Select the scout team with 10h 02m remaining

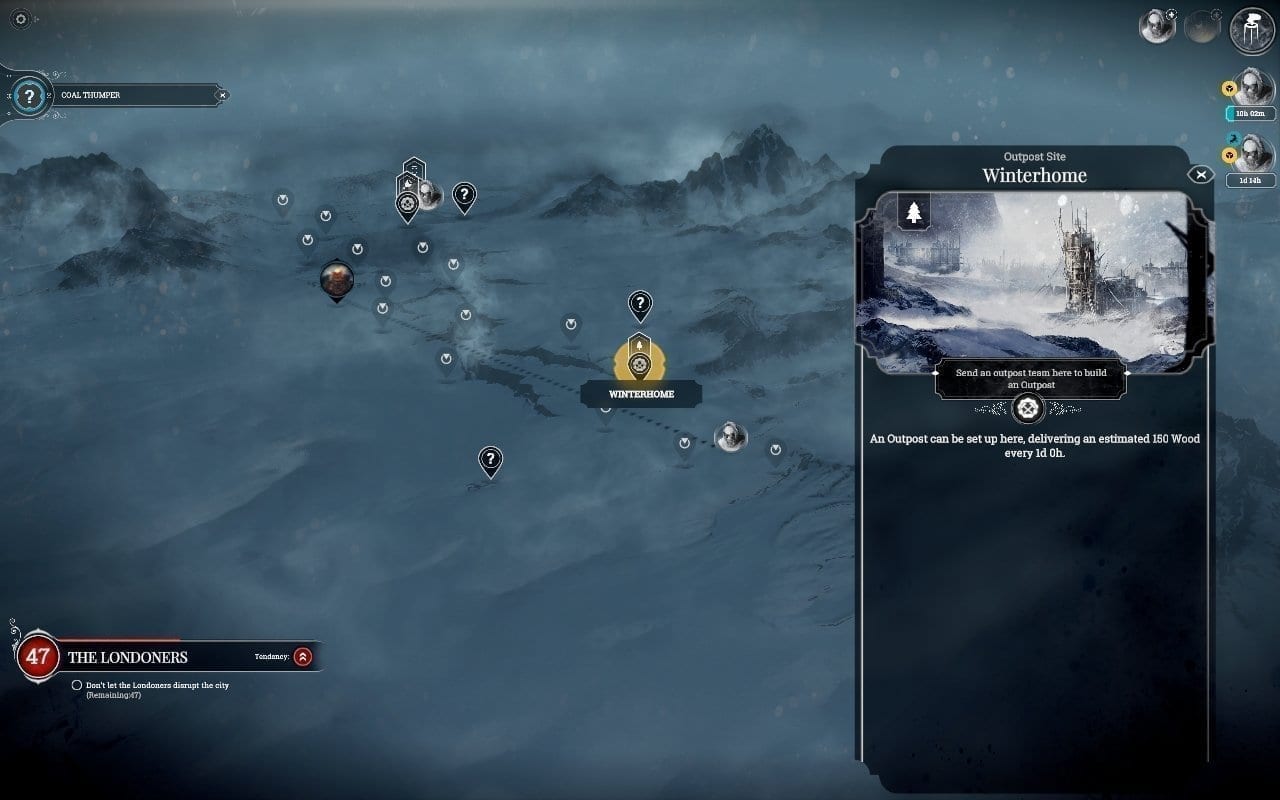[1254, 90]
